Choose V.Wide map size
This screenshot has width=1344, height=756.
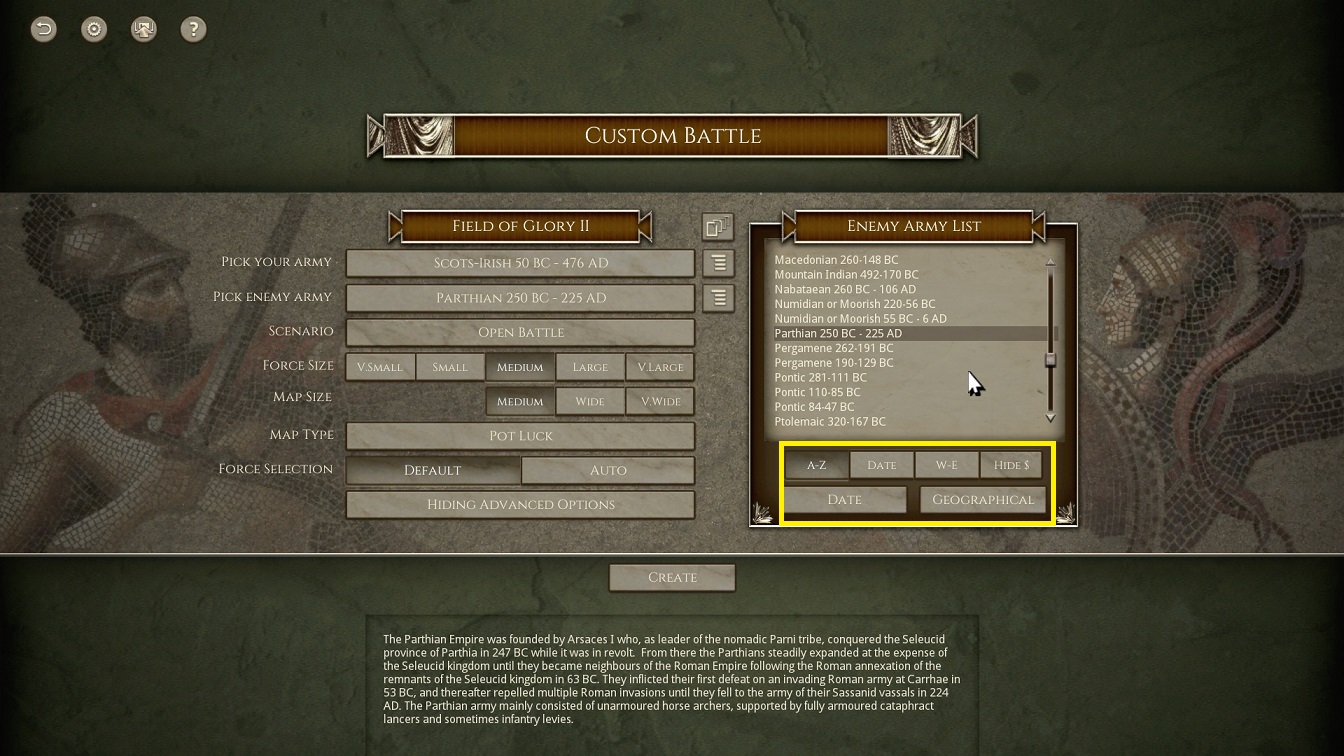660,402
